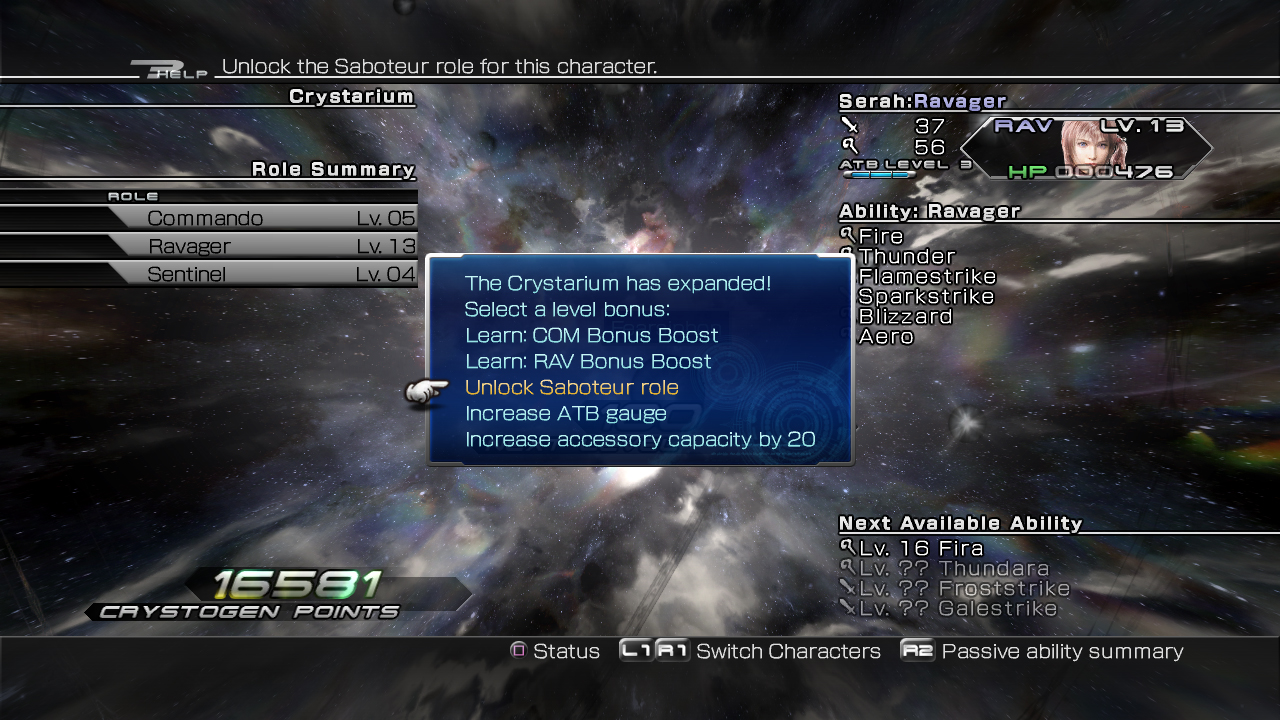1280x720 pixels.
Task: Select Learn: RAV Bonus Boost
Action: [588, 361]
